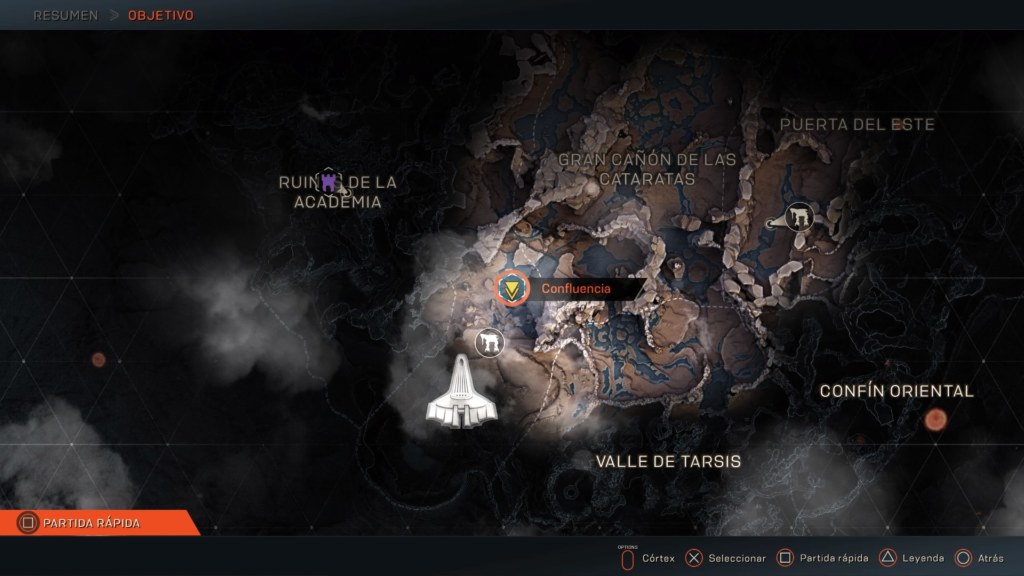Select the Objetivo breadcrumb tab
Viewport: 1024px width, 576px height.
click(x=161, y=16)
